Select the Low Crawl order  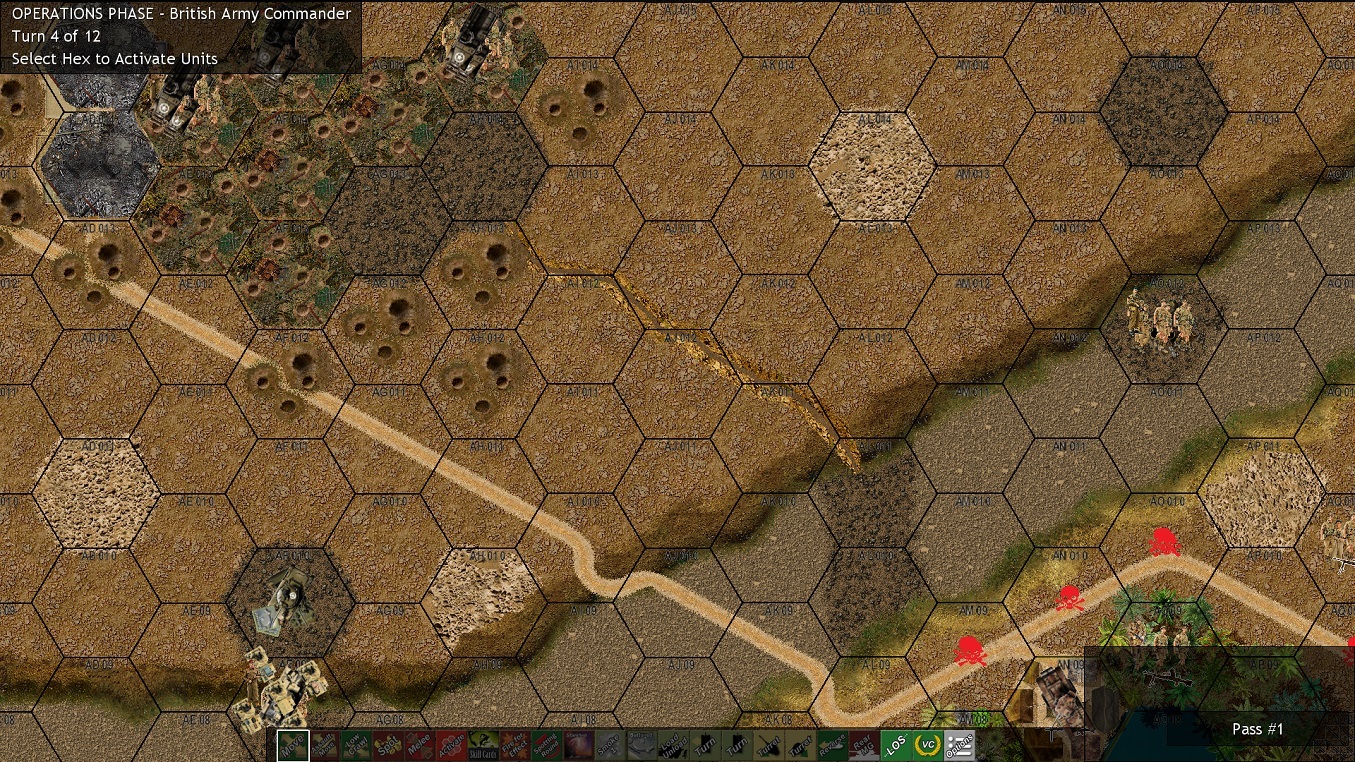[354, 745]
